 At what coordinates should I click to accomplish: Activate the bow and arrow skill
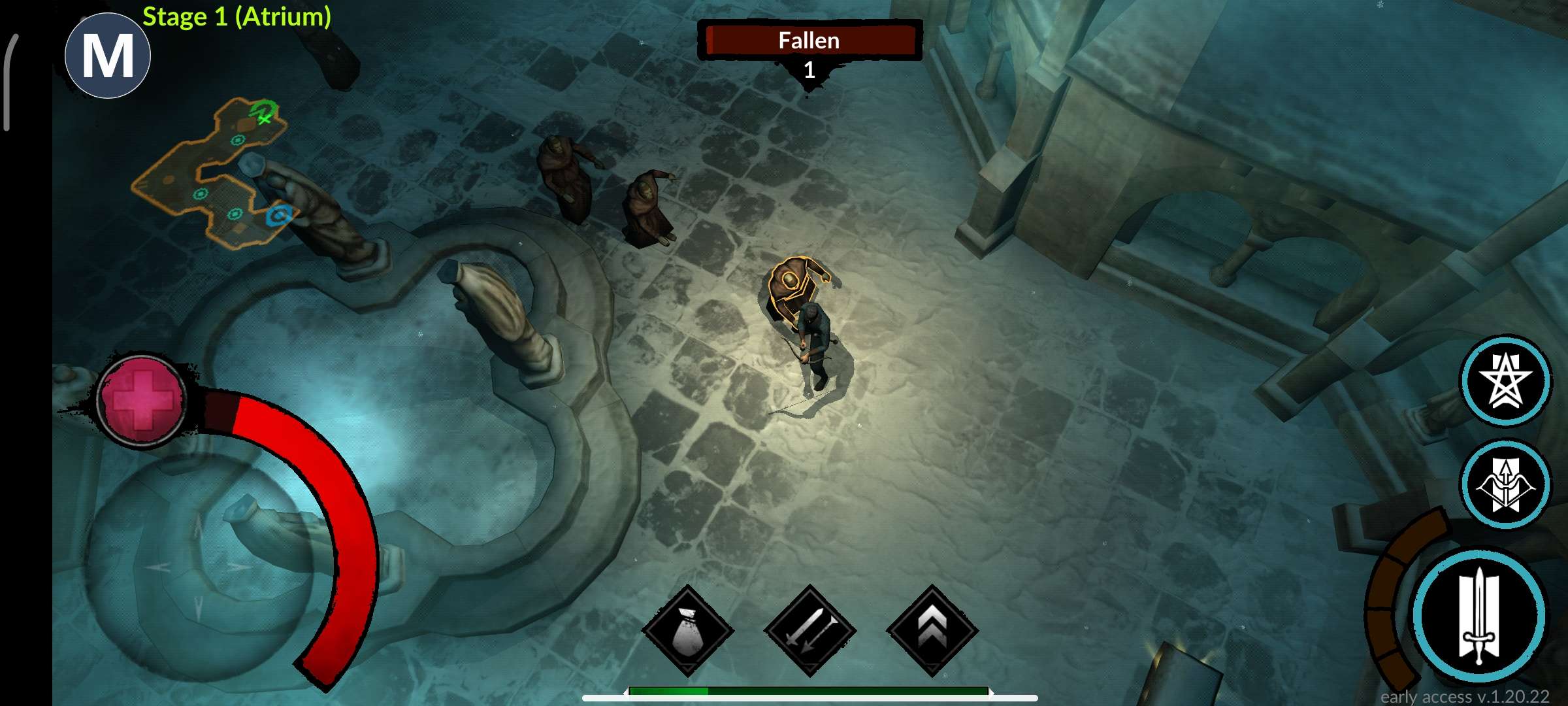tap(1505, 484)
